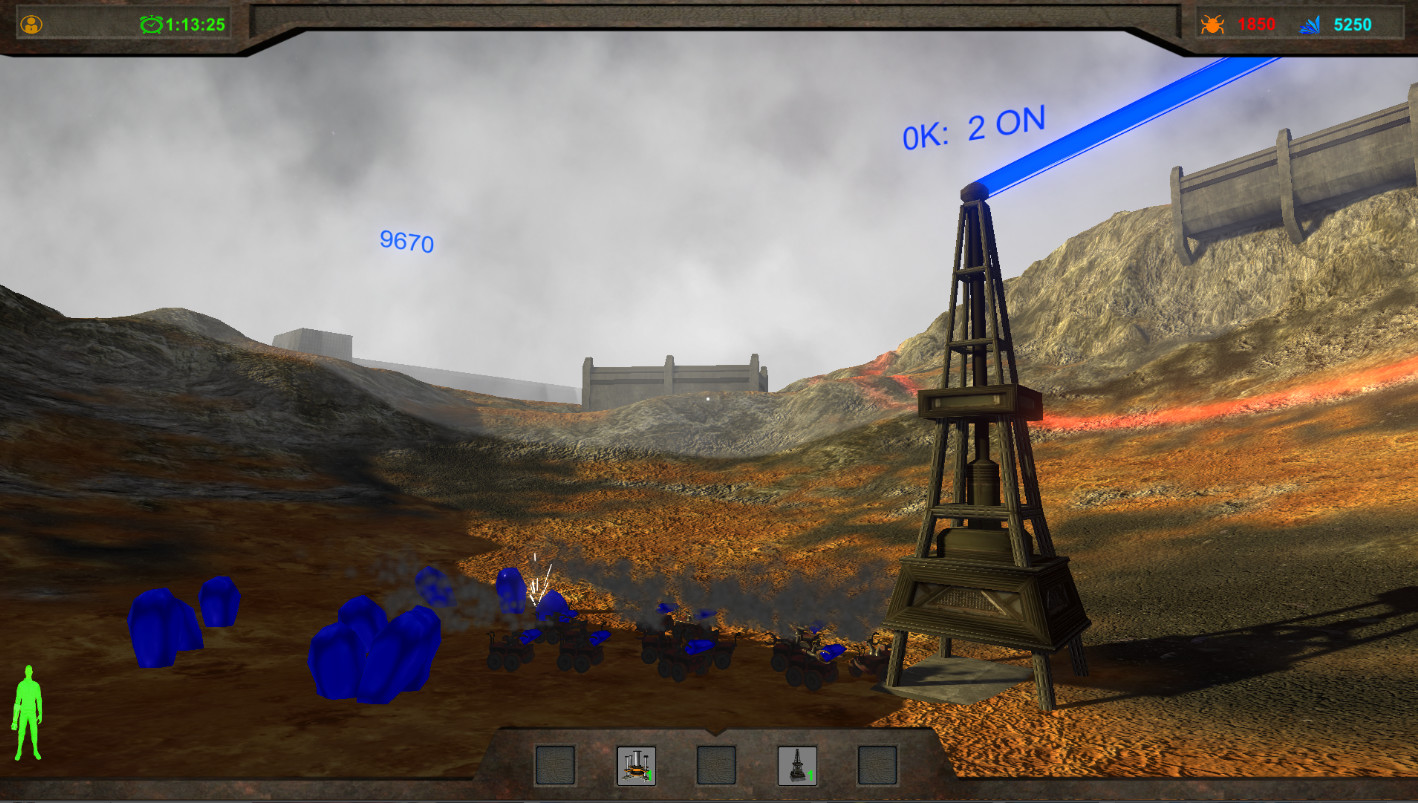Viewport: 1418px width, 803px height.
Task: Click the orange insect resource icon
Action: (1210, 23)
